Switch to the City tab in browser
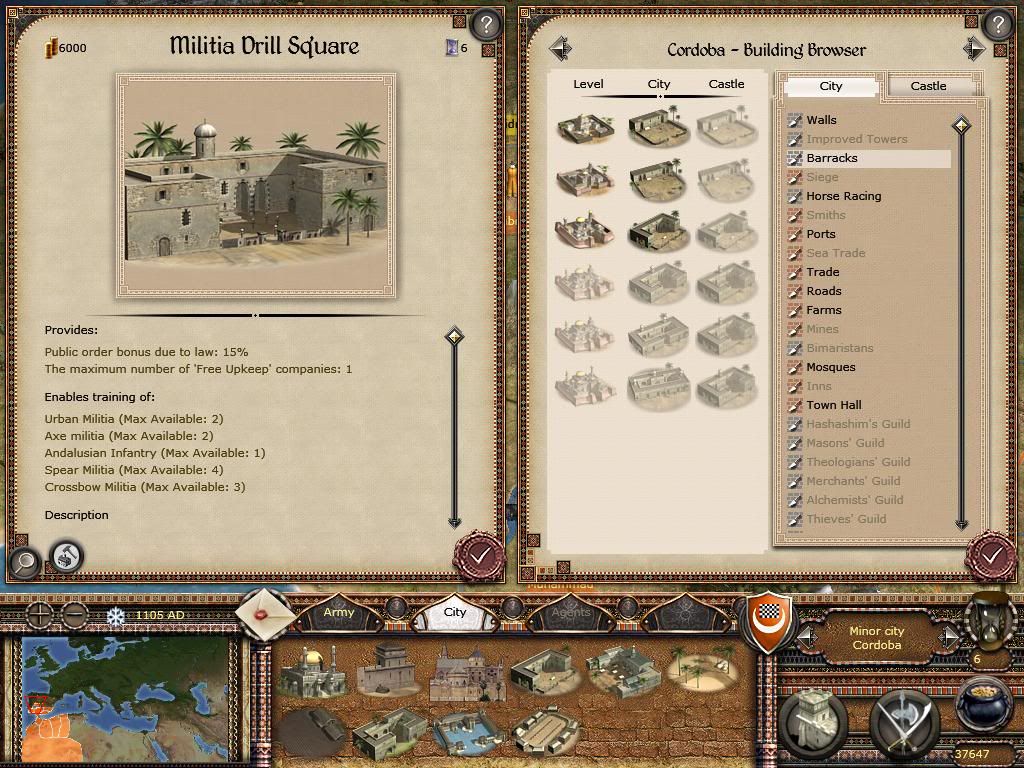 click(x=831, y=86)
